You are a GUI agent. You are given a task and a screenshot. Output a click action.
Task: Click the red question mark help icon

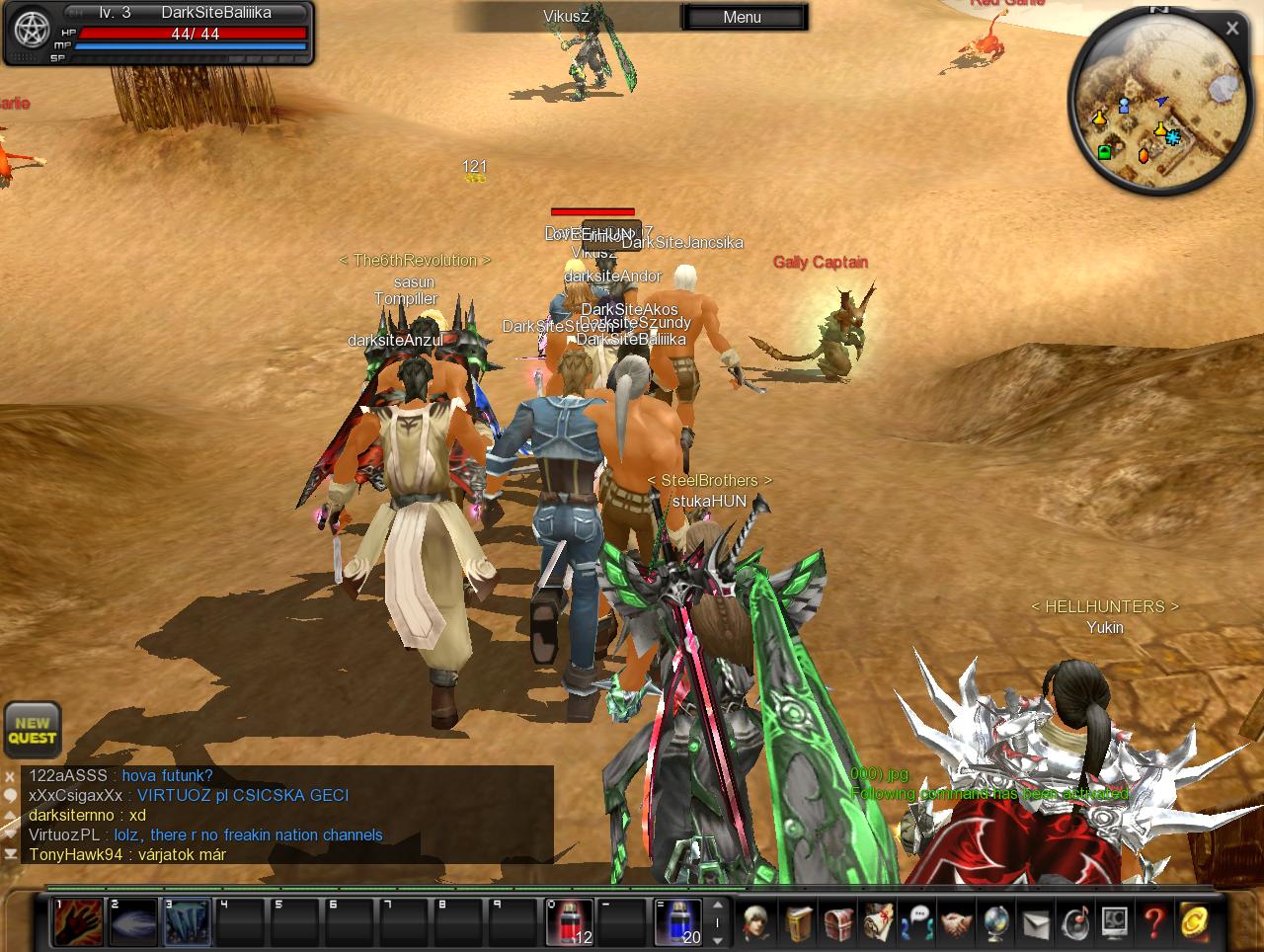(x=1153, y=922)
